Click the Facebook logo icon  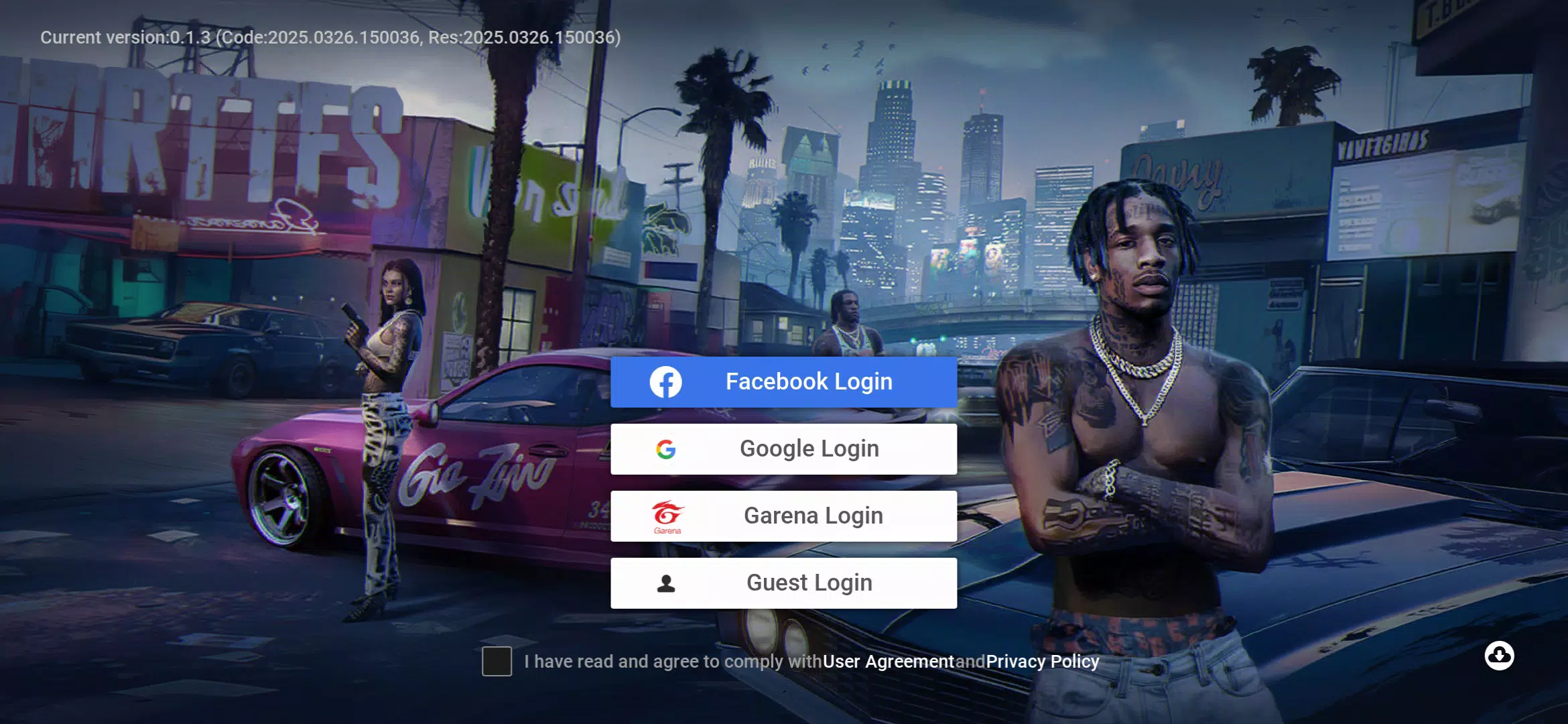point(666,381)
